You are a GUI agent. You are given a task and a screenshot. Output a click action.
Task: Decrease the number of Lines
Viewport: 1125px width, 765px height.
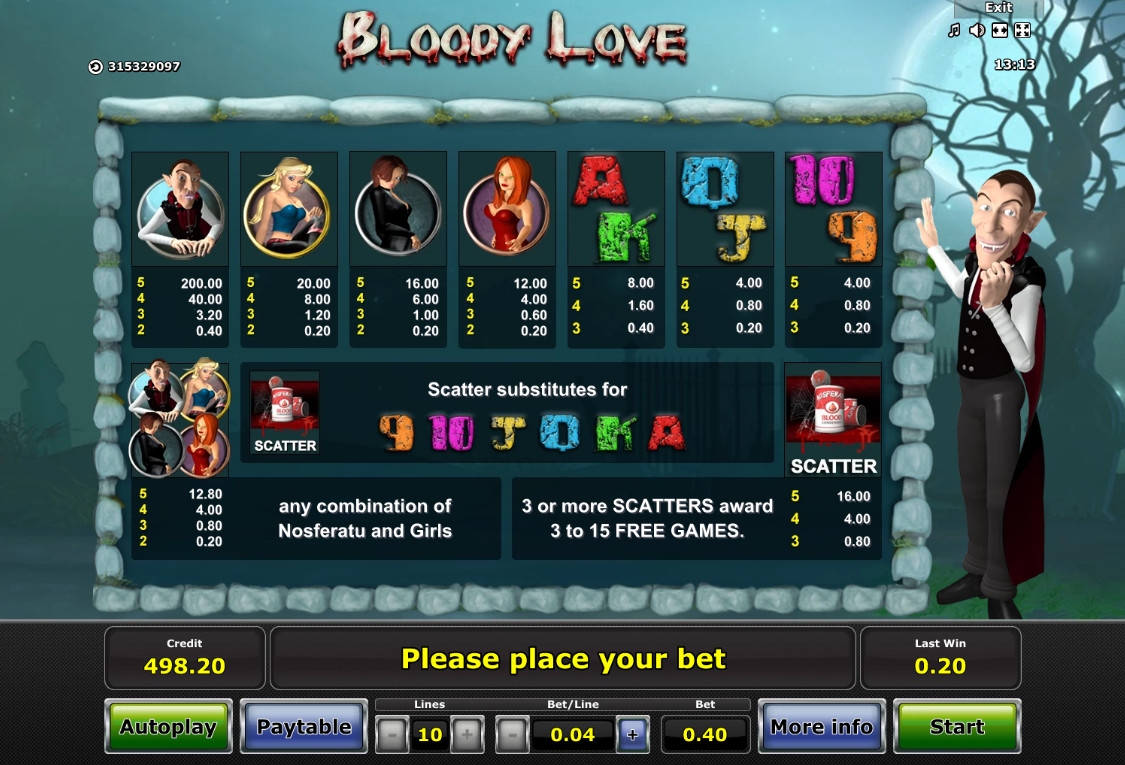click(392, 735)
